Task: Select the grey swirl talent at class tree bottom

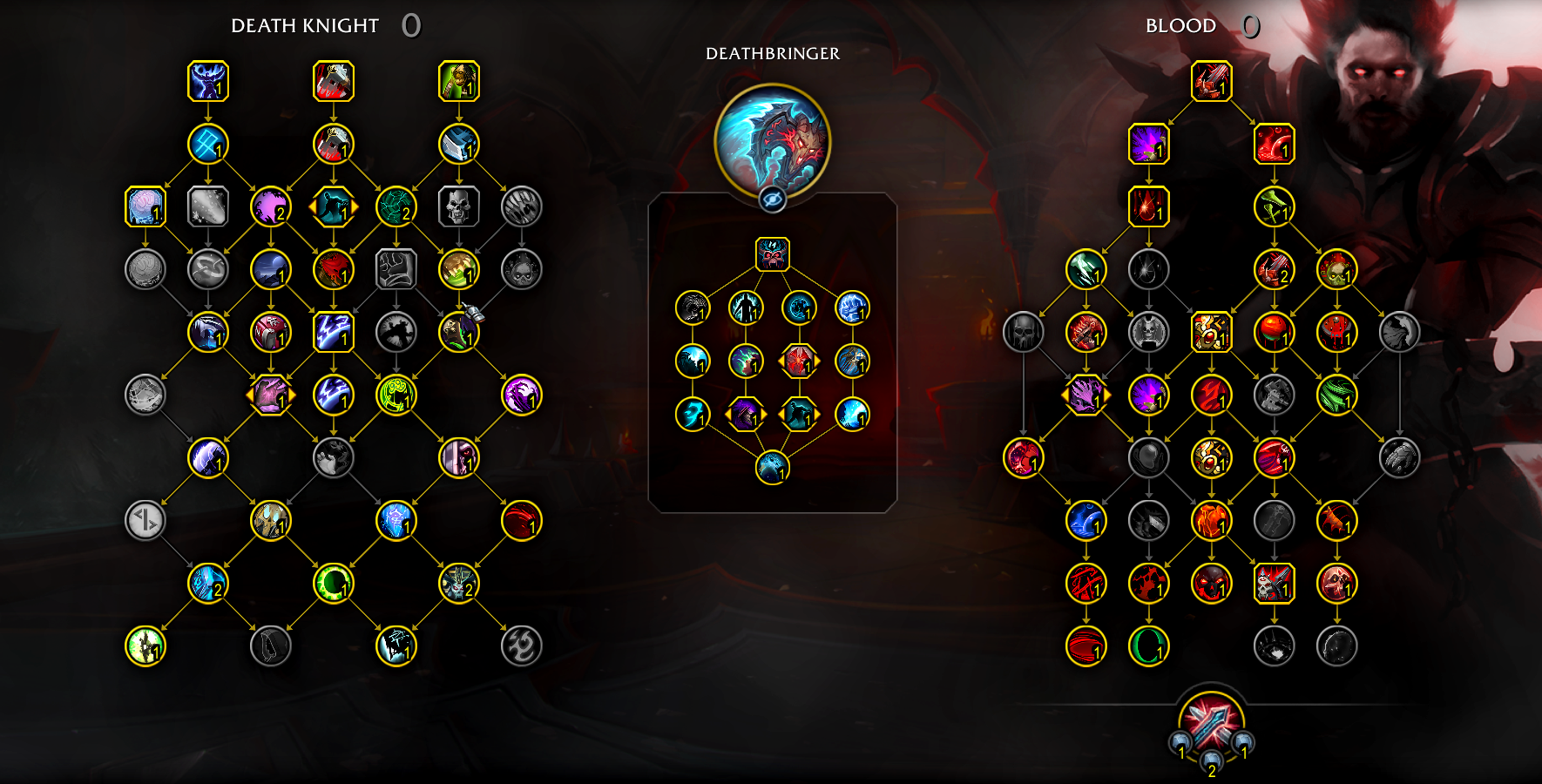Action: tap(522, 646)
